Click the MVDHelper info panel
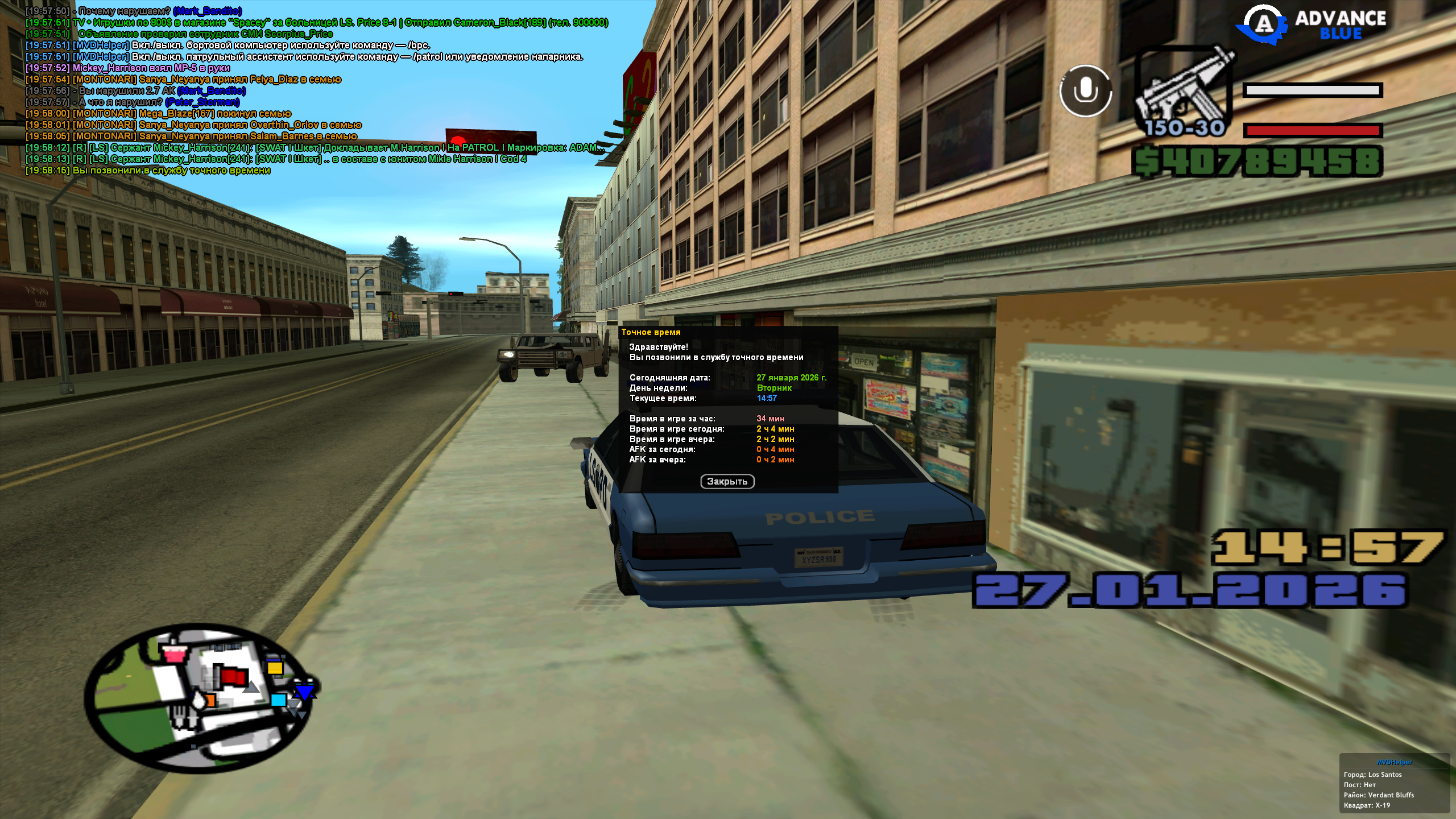The image size is (1456, 819). (1395, 784)
